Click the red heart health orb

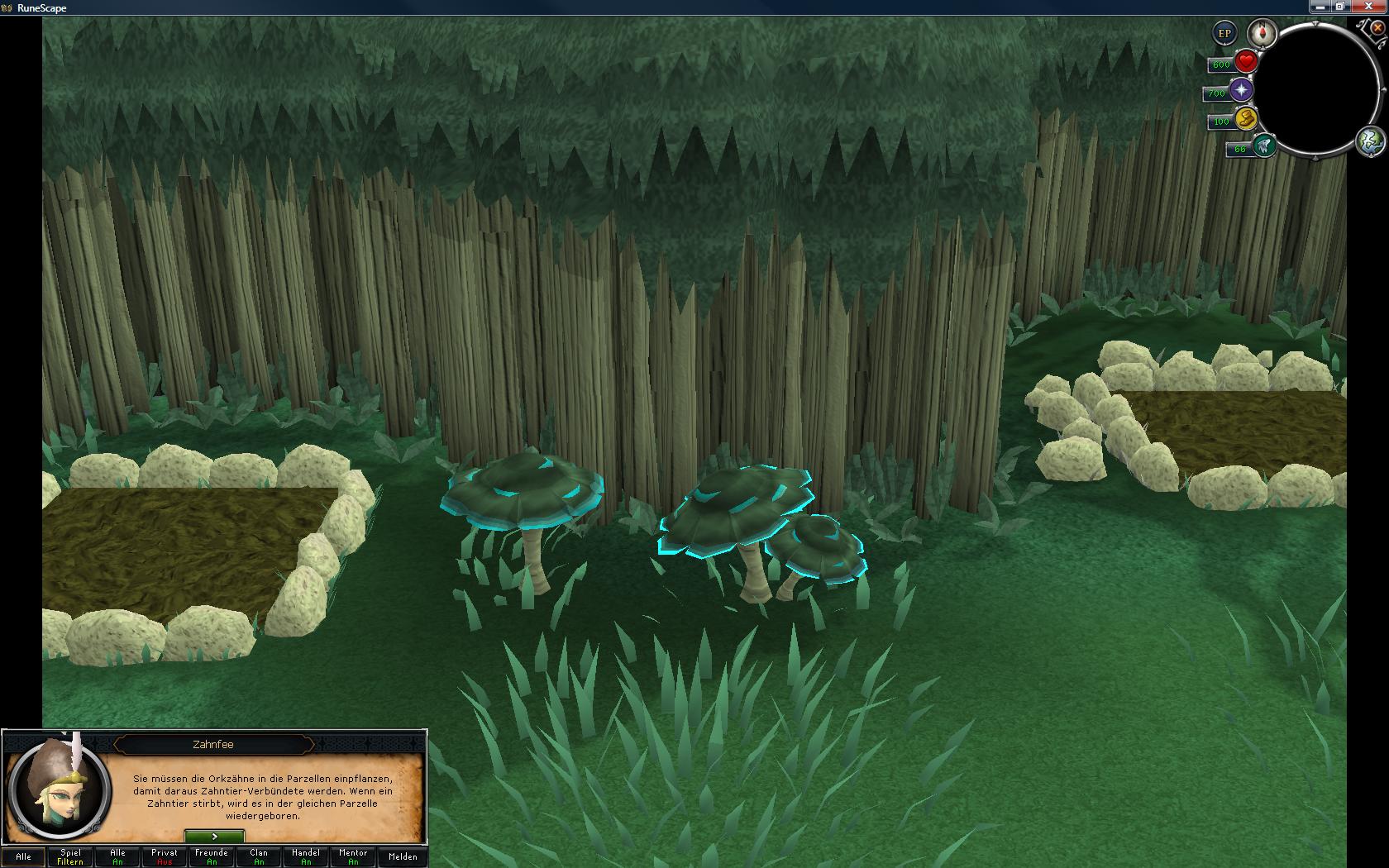pyautogui.click(x=1246, y=61)
